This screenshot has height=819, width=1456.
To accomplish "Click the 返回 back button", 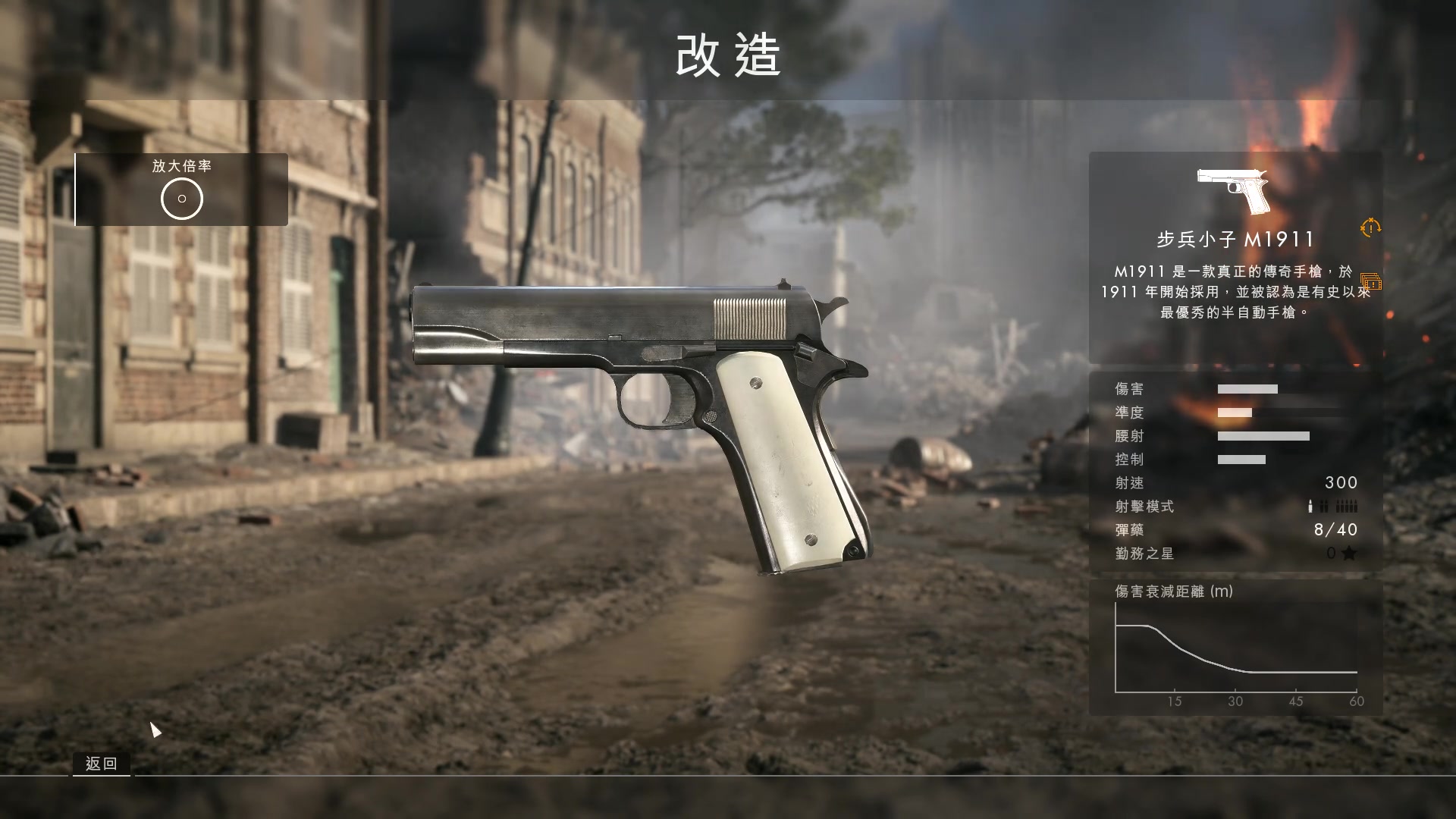I will [x=102, y=764].
